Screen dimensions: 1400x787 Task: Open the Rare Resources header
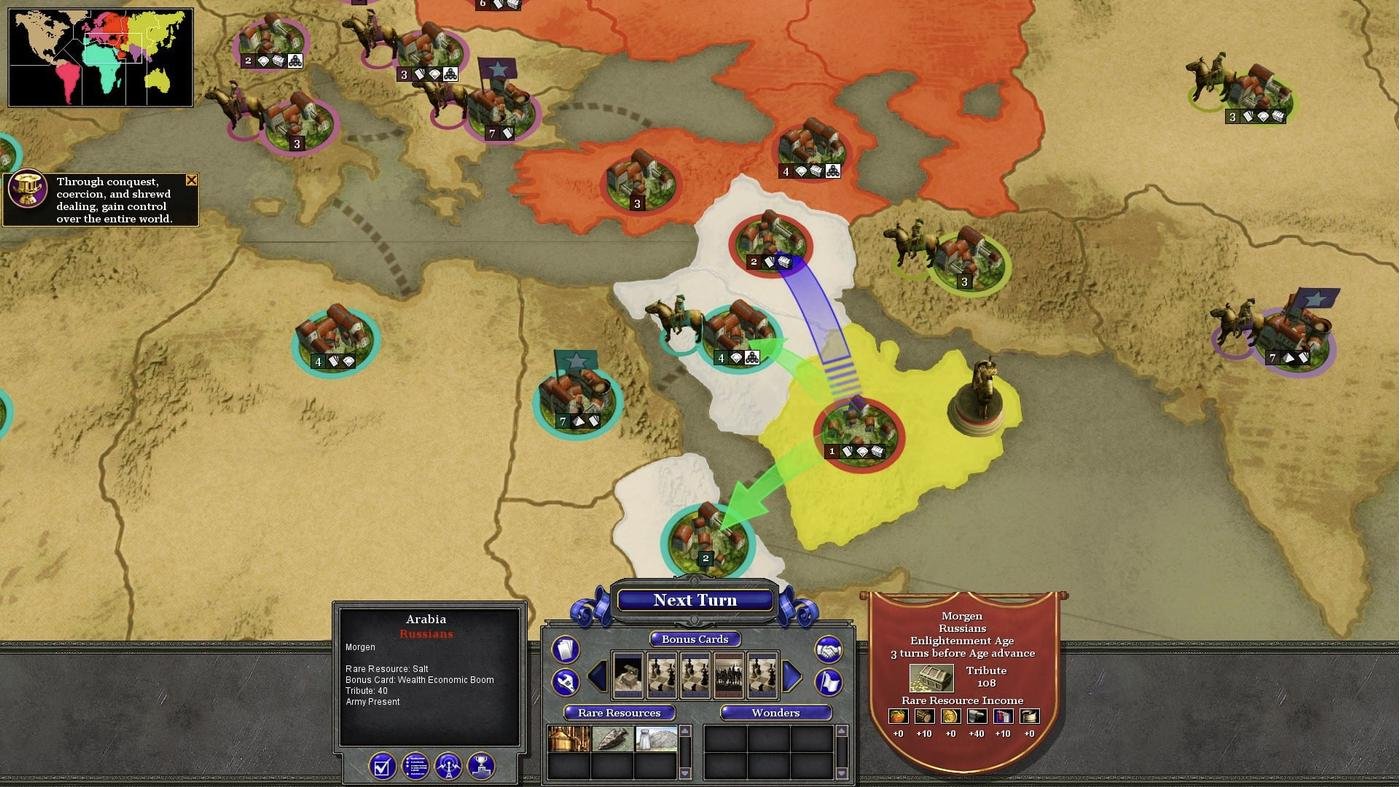click(x=619, y=713)
